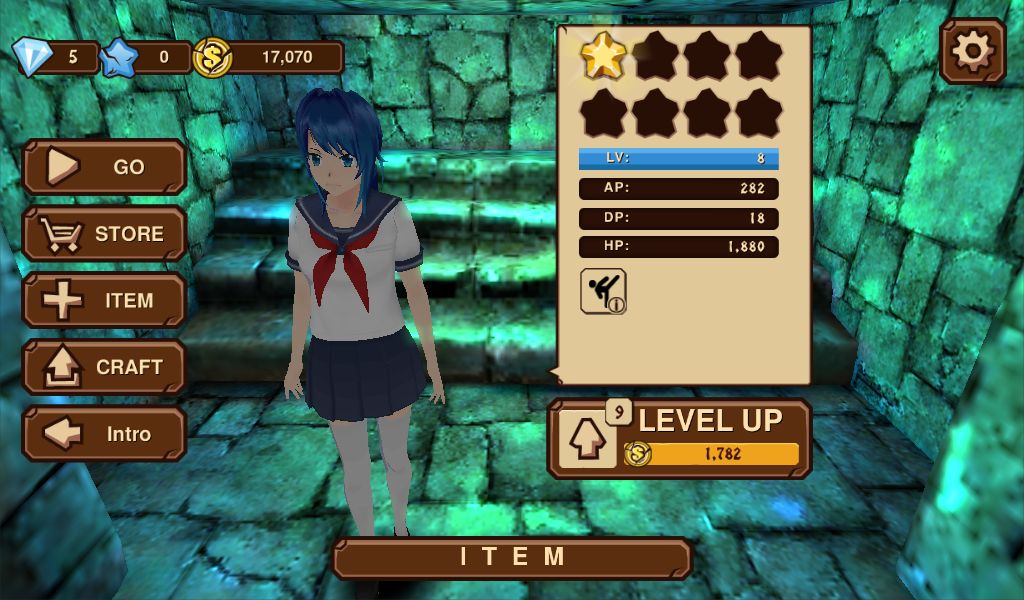Click the LEVEL UP button
This screenshot has height=600, width=1024.
click(x=680, y=438)
